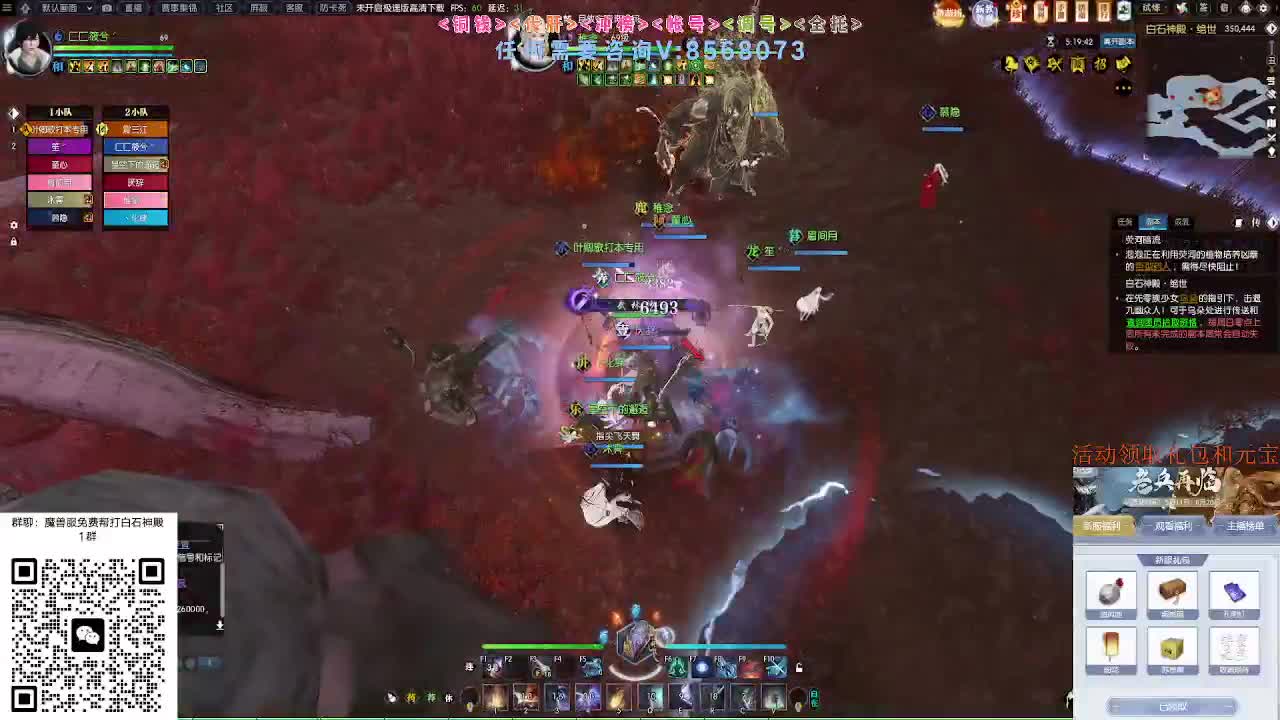This screenshot has height=720, width=1280.
Task: Toggle the 隐藏 stealth indicator near the minimap
Action: [944, 113]
